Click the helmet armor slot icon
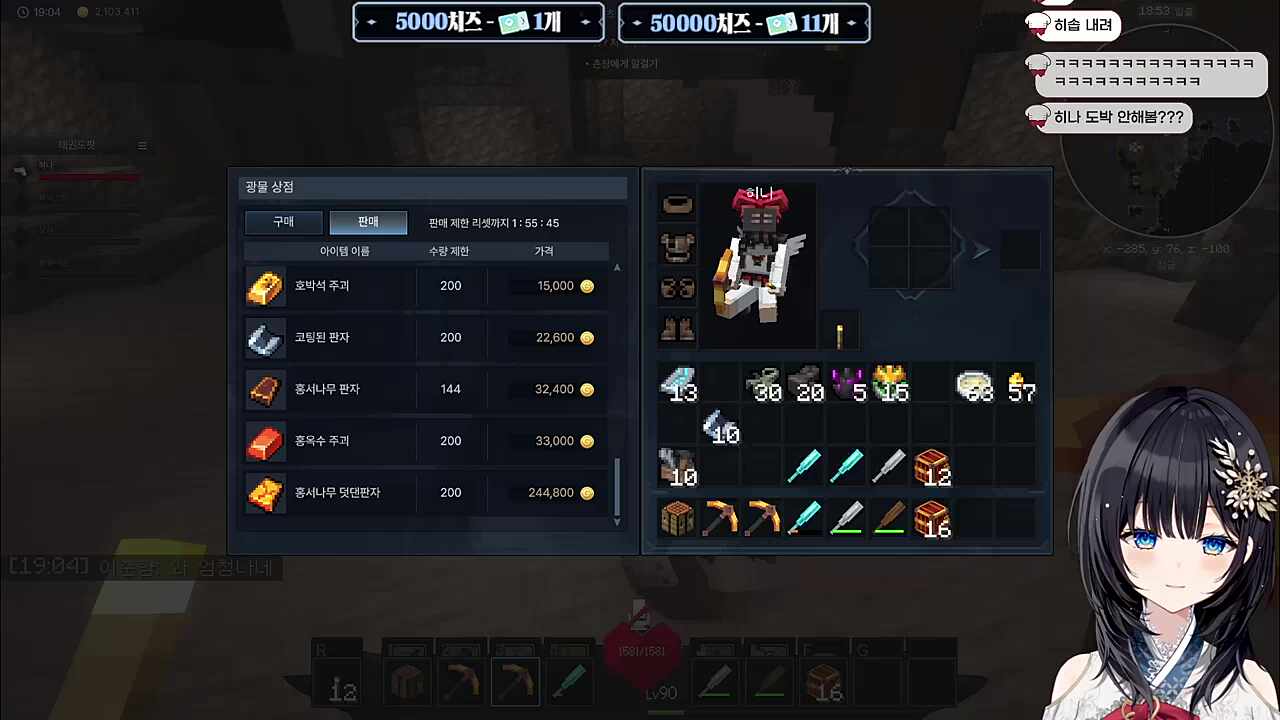Viewport: 1280px width, 720px height. [678, 203]
